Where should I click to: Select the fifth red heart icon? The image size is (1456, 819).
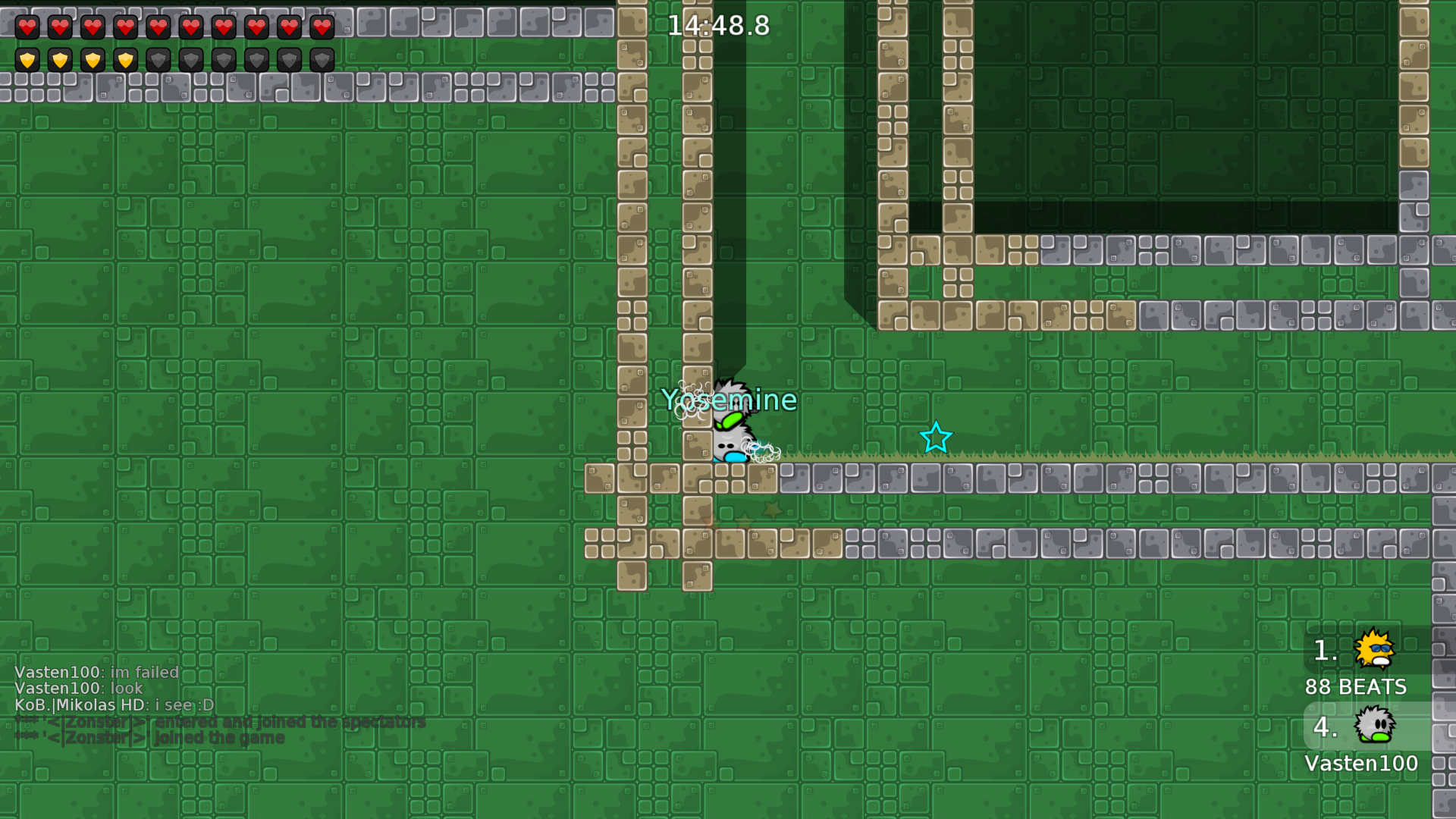point(158,27)
